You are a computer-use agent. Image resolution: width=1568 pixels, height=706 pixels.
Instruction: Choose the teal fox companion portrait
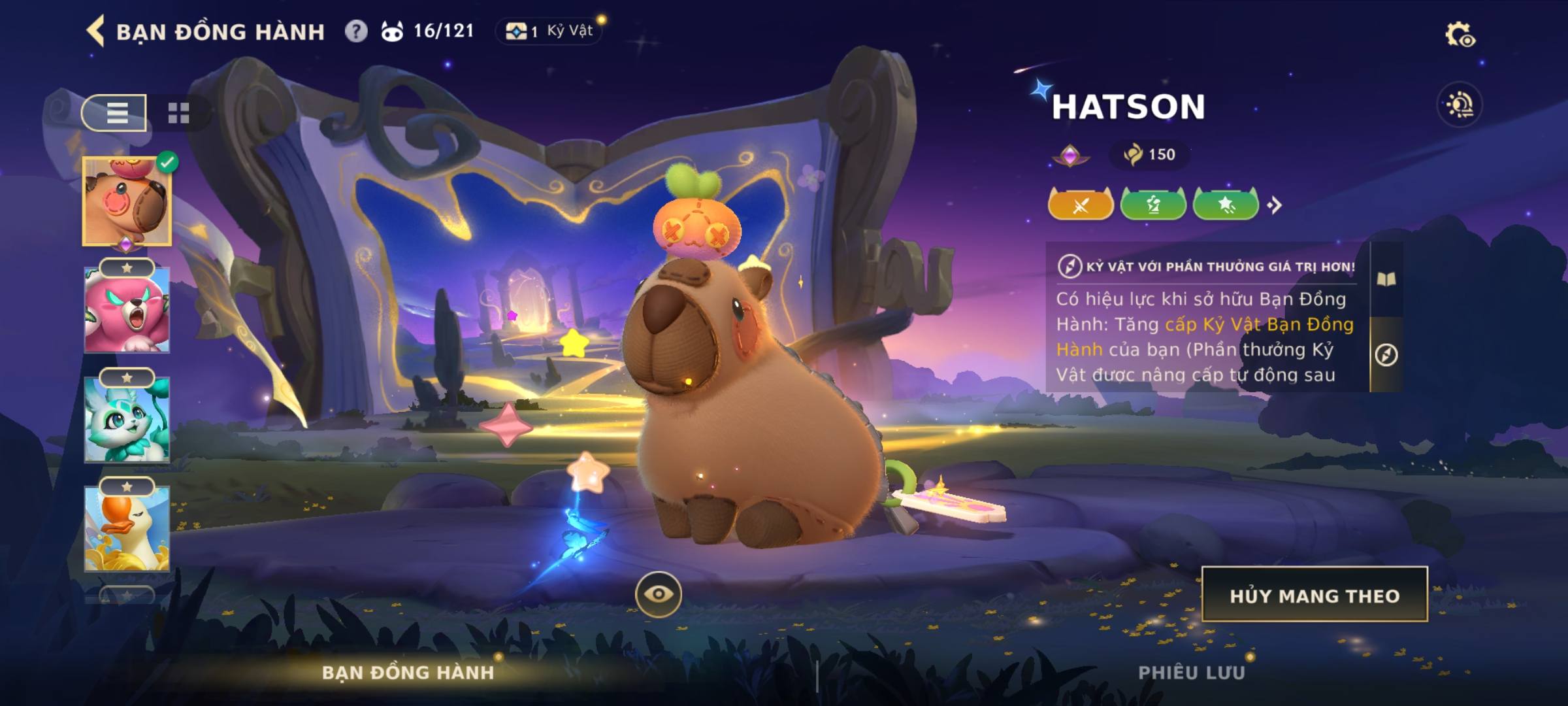[127, 420]
